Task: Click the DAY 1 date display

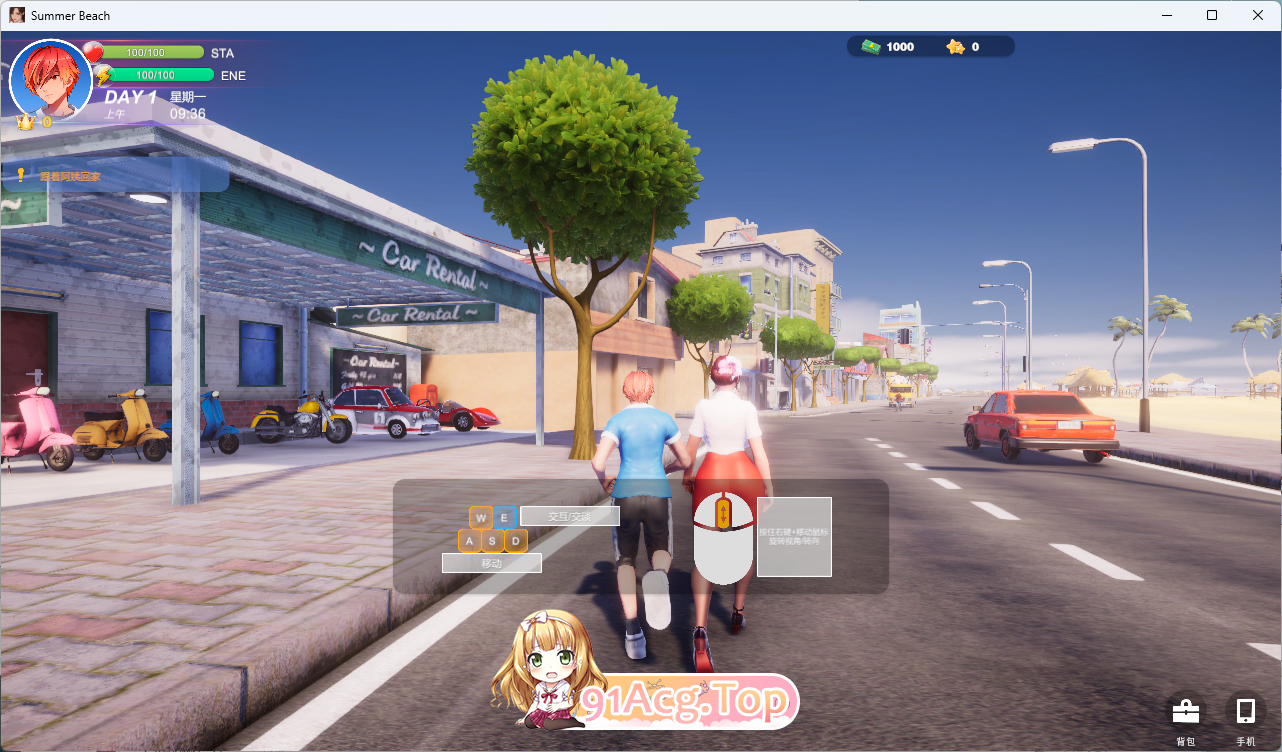Action: point(131,97)
